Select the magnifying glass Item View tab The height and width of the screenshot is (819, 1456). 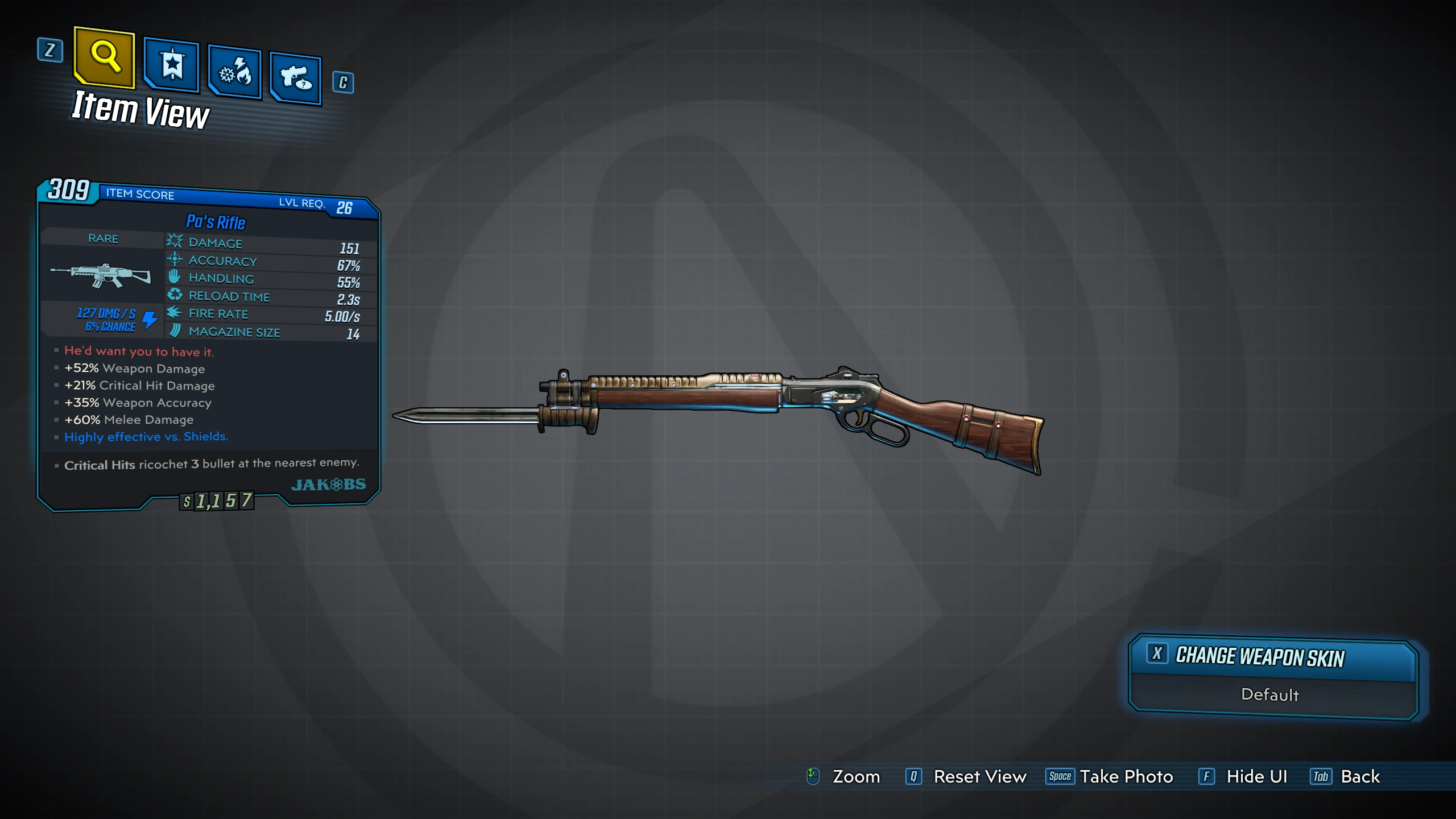coord(105,57)
